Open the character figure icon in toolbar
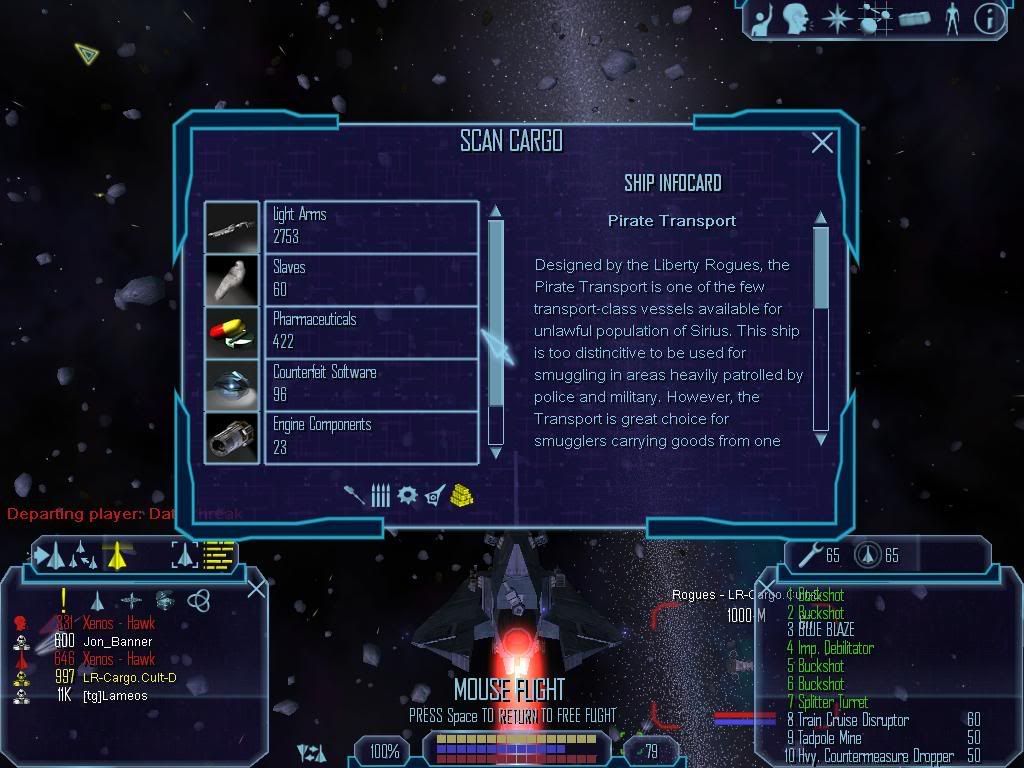Image resolution: width=1024 pixels, height=768 pixels. tap(951, 19)
